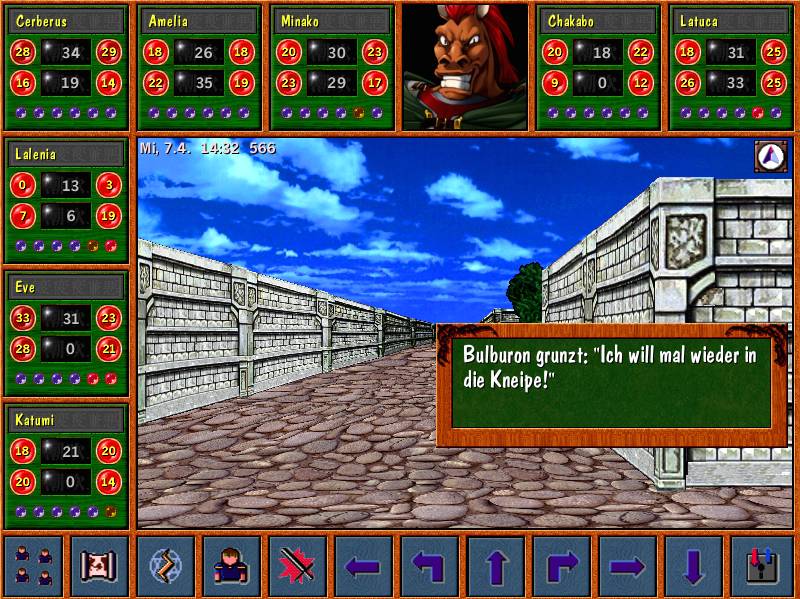Viewport: 800px width, 599px height.
Task: Open the map scroll
Action: click(x=99, y=566)
